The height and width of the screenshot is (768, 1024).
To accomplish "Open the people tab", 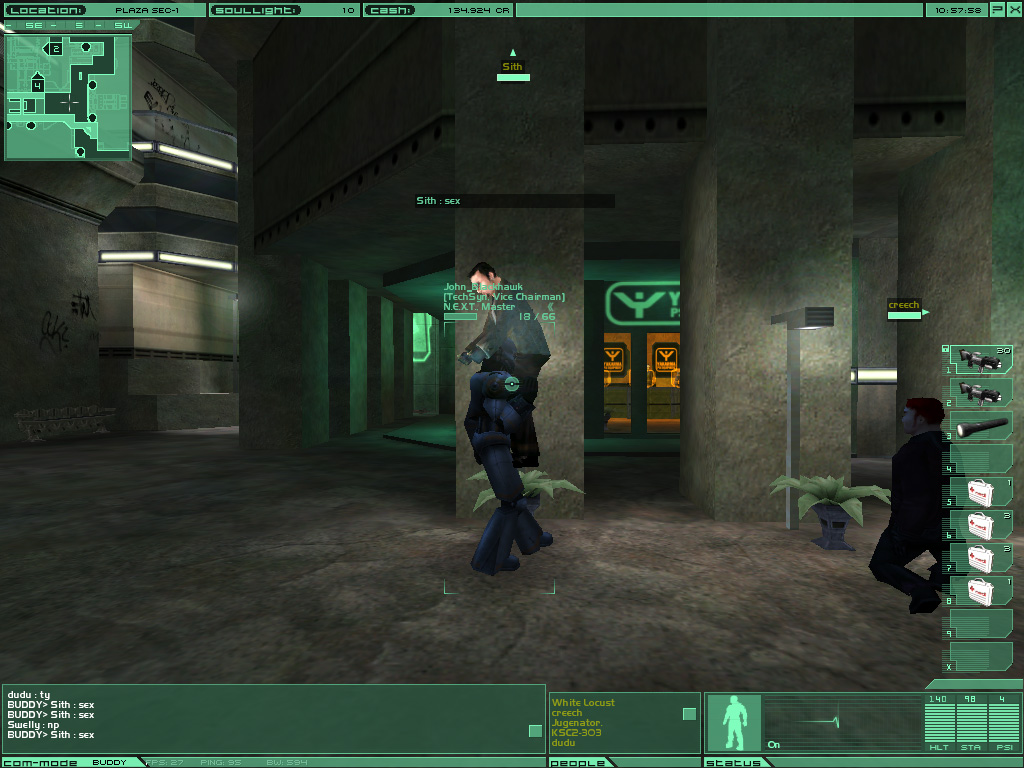I will 576,763.
